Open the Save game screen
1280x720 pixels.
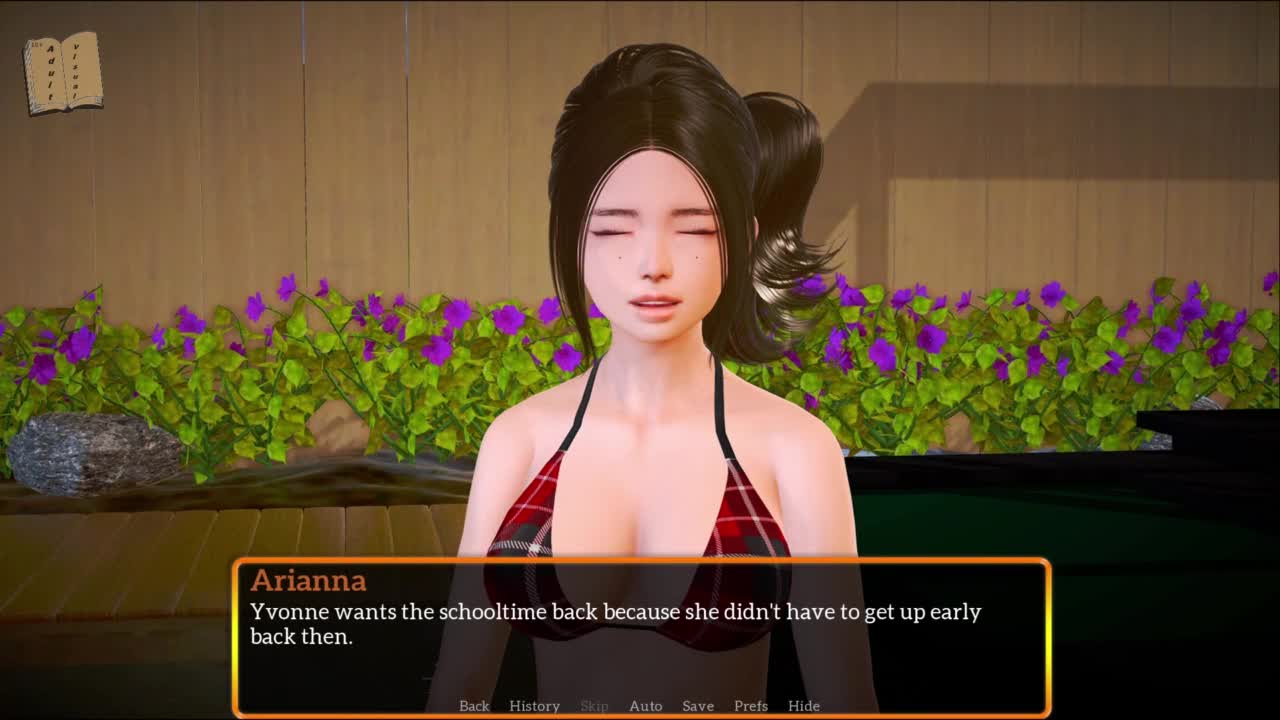click(698, 706)
